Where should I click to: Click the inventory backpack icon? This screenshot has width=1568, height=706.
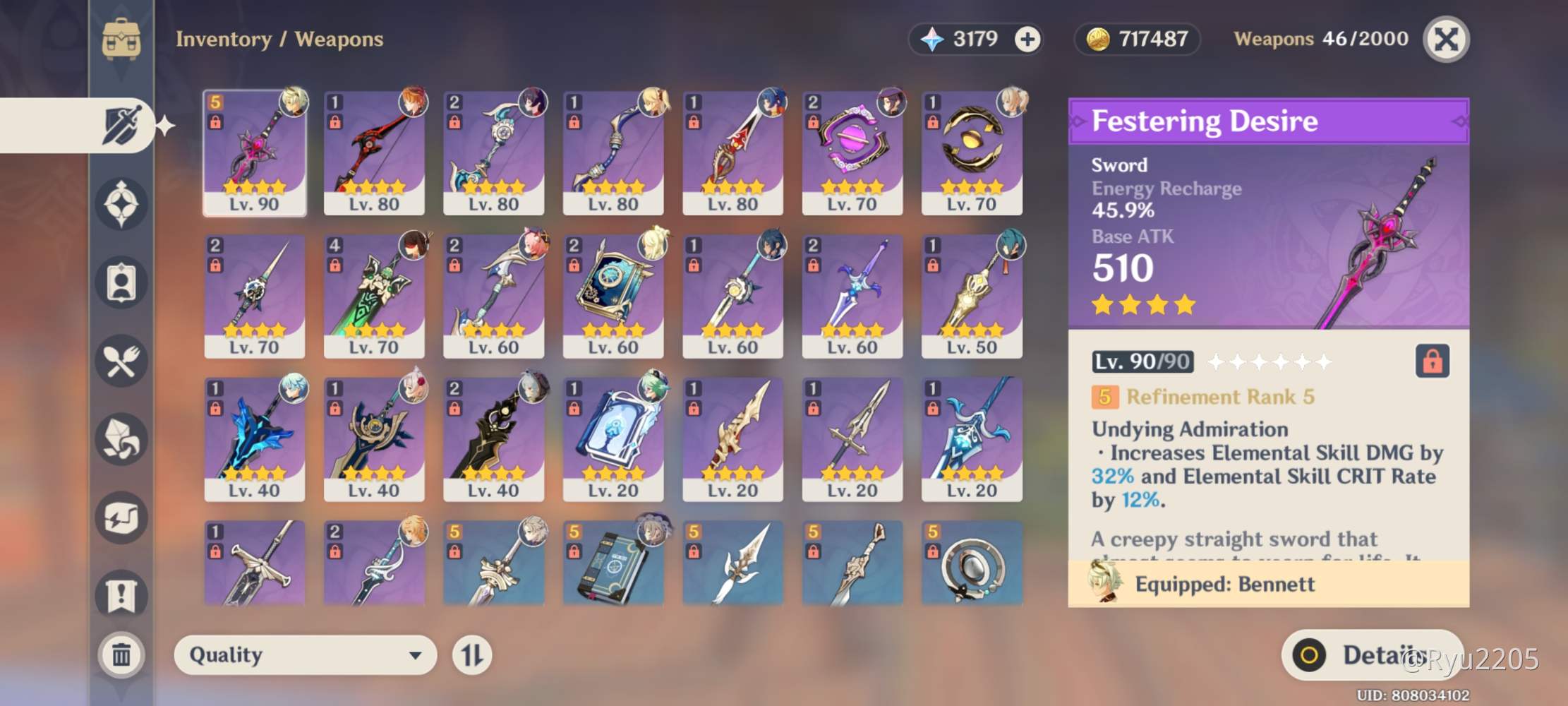122,40
